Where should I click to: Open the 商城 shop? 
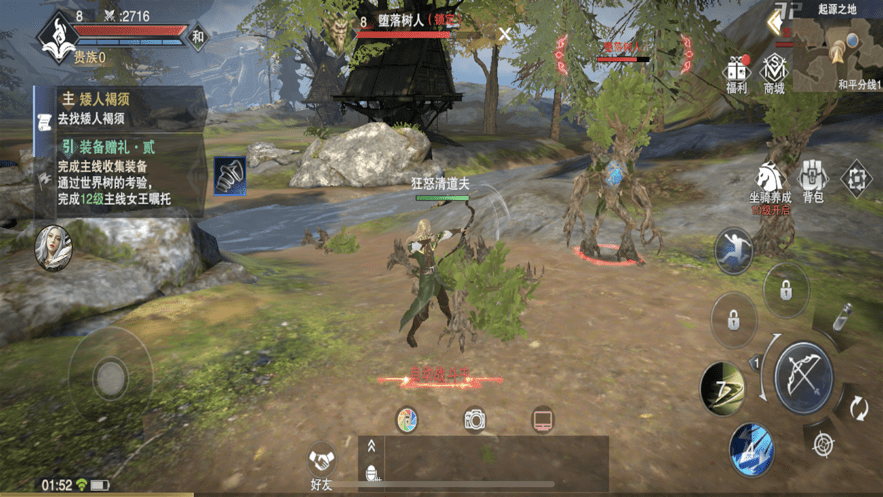click(x=773, y=72)
